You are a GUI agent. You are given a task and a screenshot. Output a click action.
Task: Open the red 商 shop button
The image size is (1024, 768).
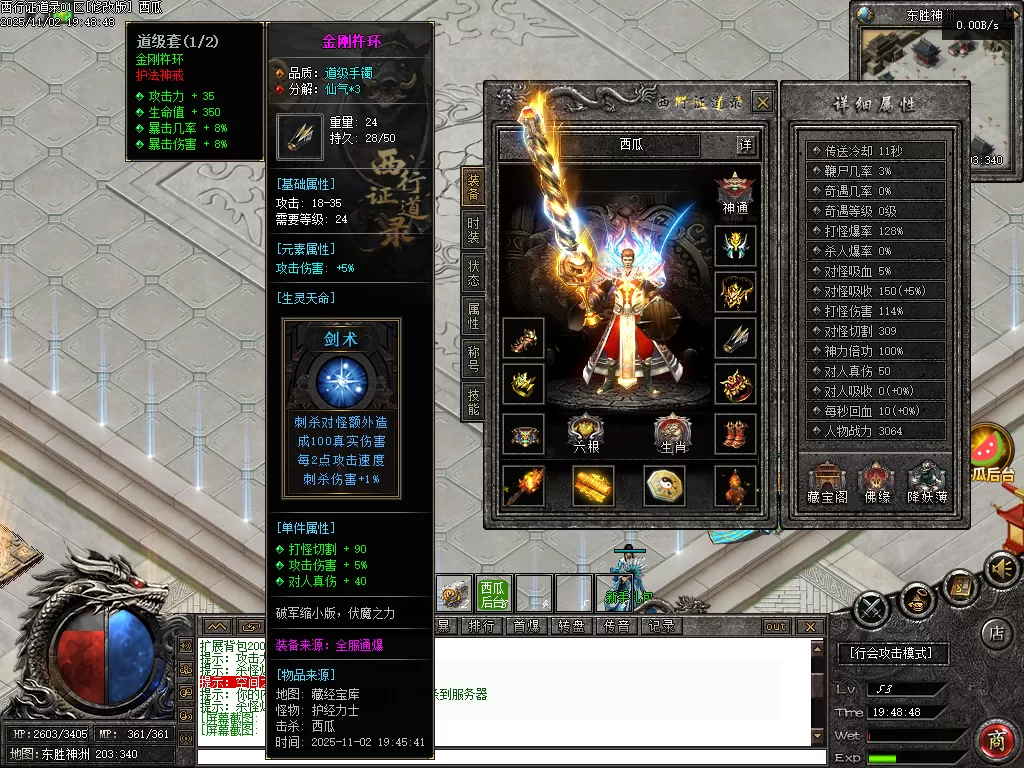[x=996, y=740]
